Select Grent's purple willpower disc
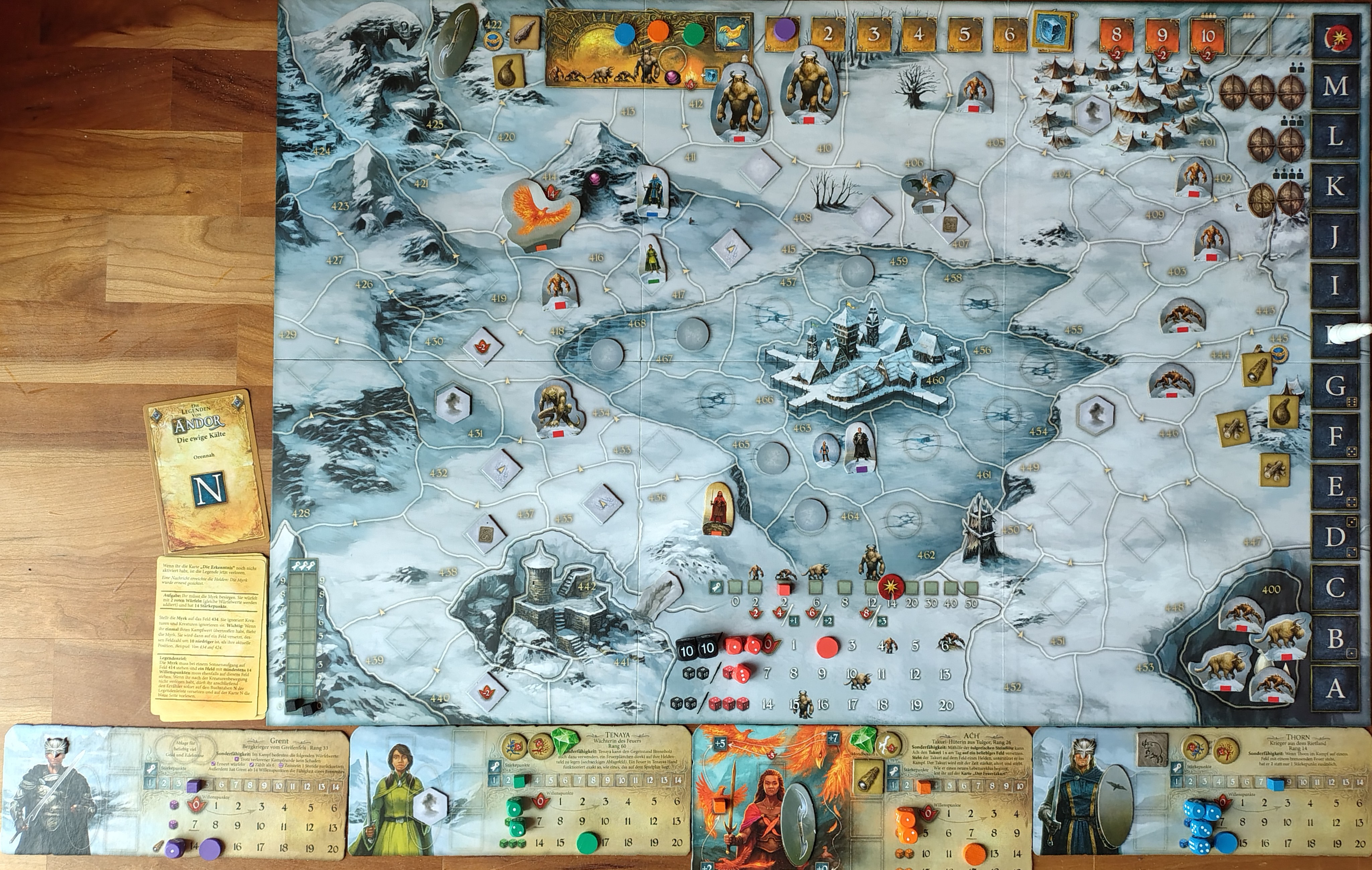 coord(211,848)
